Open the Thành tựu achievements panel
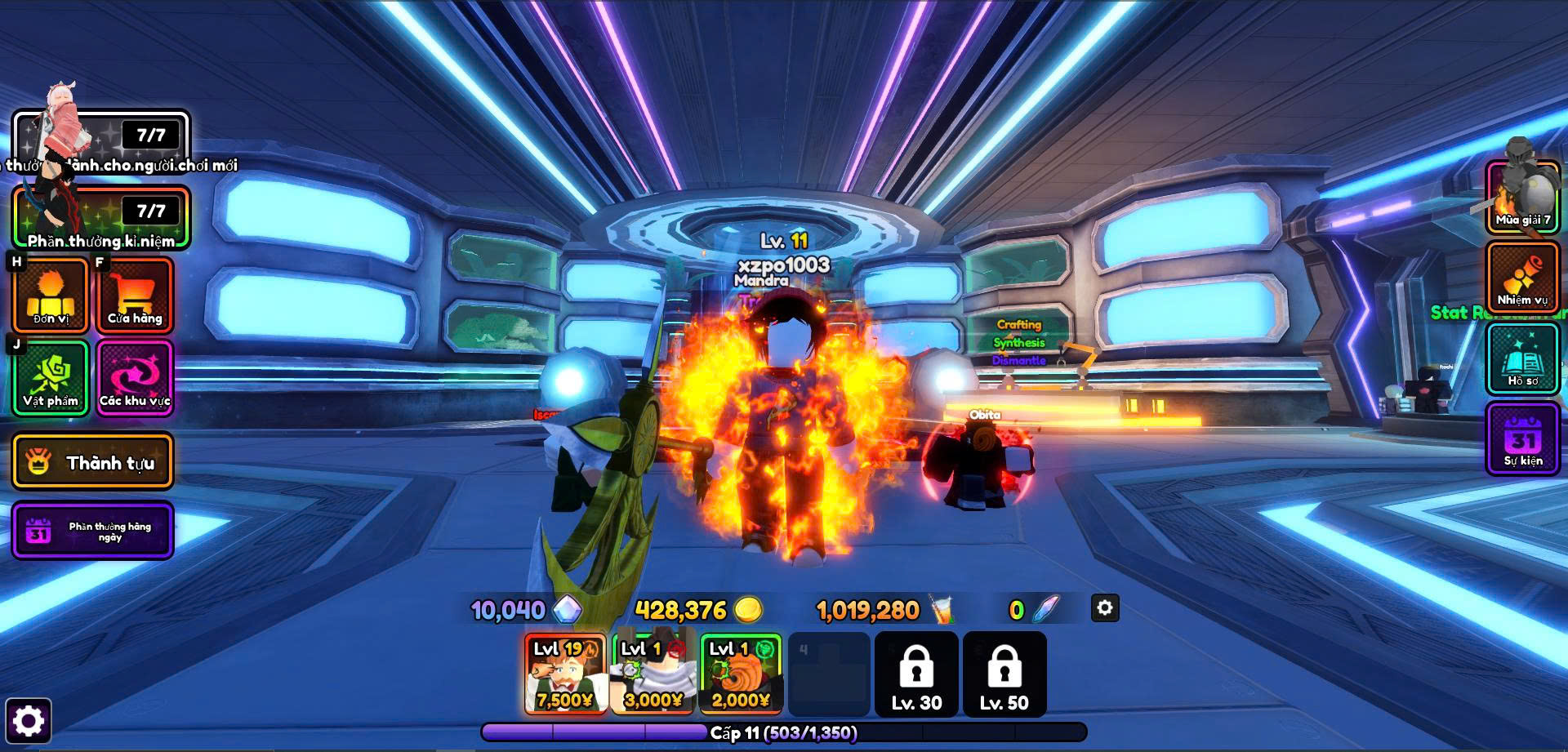 (x=92, y=462)
